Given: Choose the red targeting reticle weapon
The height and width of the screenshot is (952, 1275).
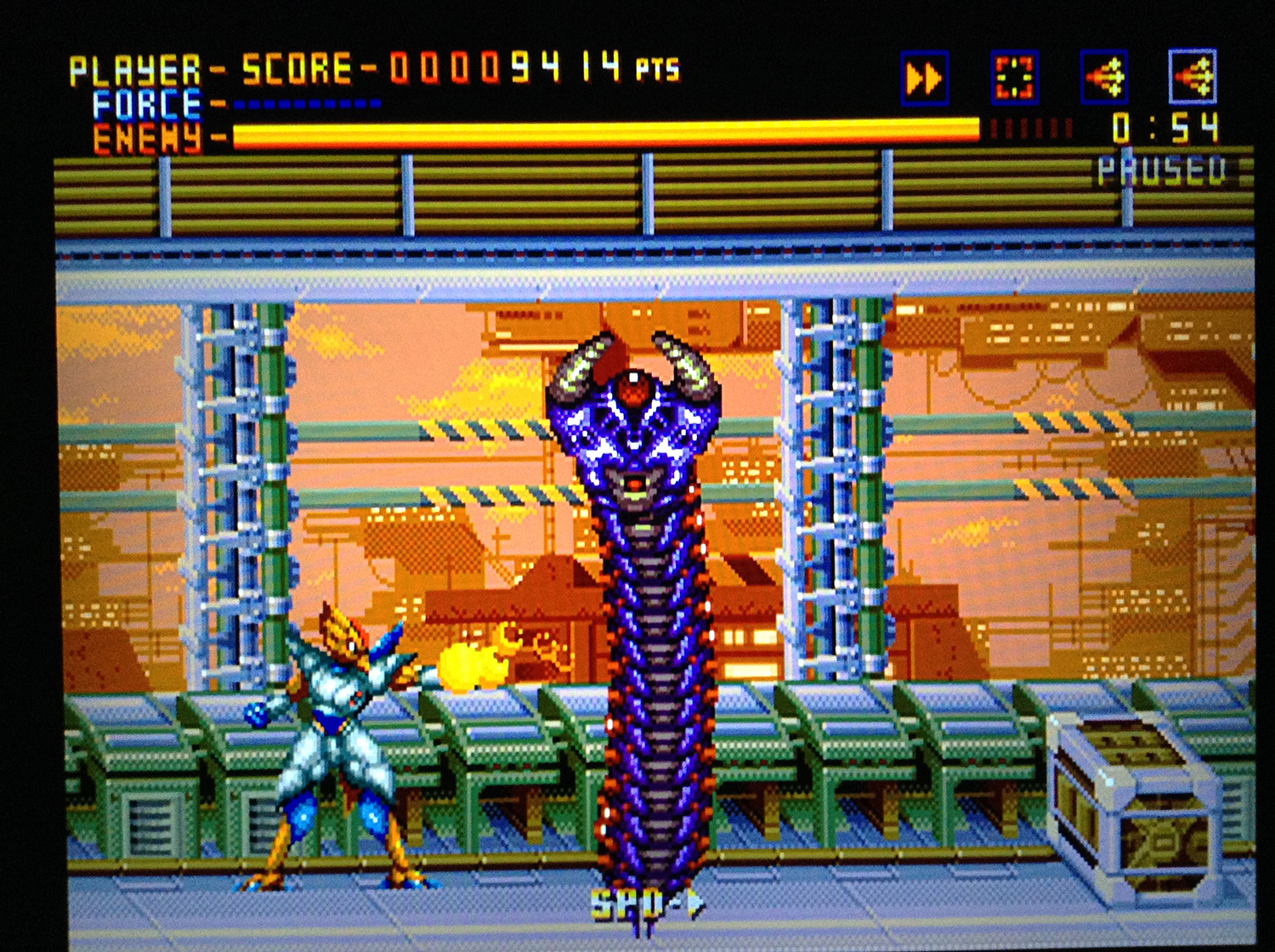Looking at the screenshot, I should 1014,77.
